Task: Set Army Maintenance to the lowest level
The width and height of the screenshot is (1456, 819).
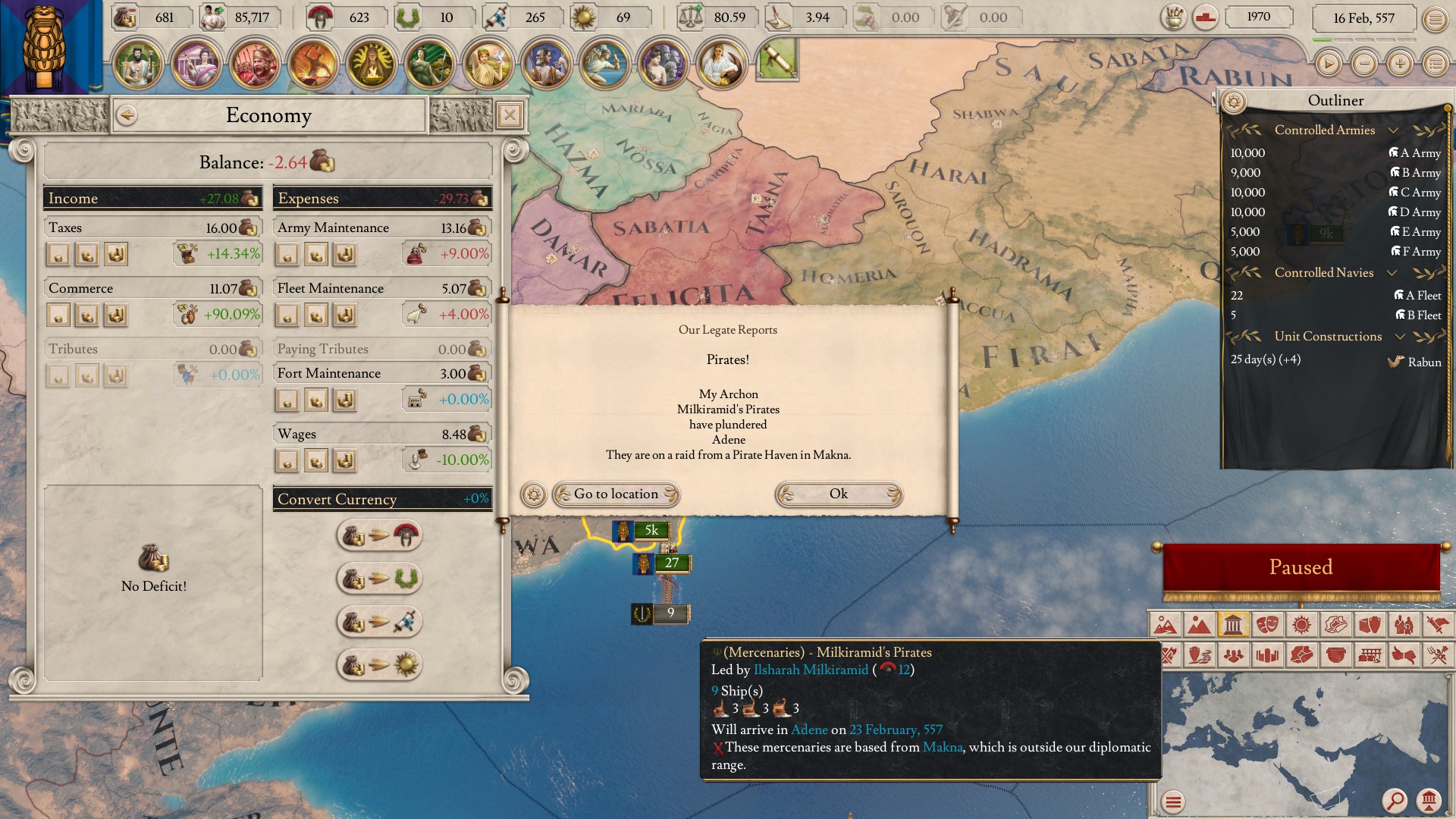Action: (x=288, y=254)
